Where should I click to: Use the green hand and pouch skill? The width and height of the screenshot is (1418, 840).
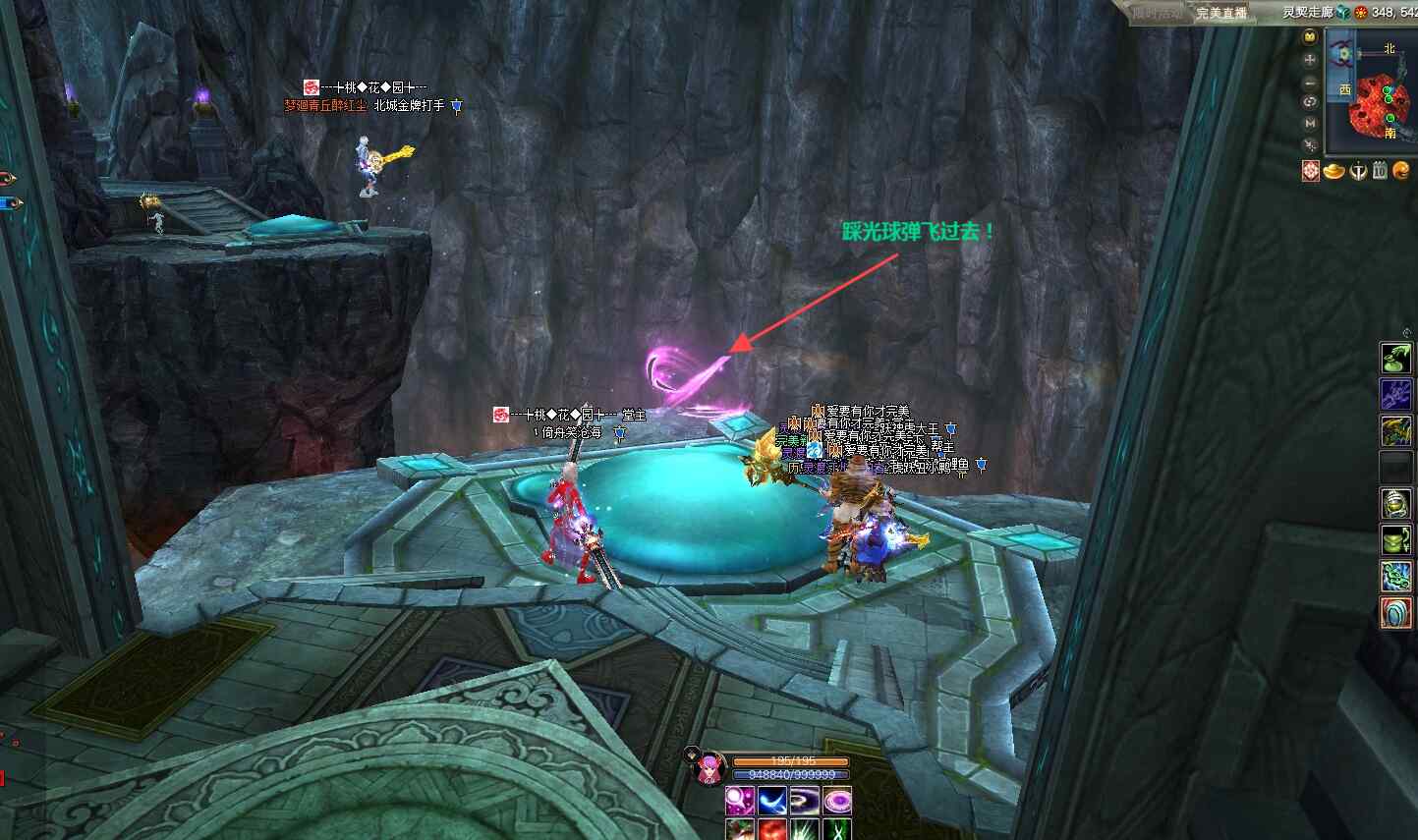[1396, 358]
